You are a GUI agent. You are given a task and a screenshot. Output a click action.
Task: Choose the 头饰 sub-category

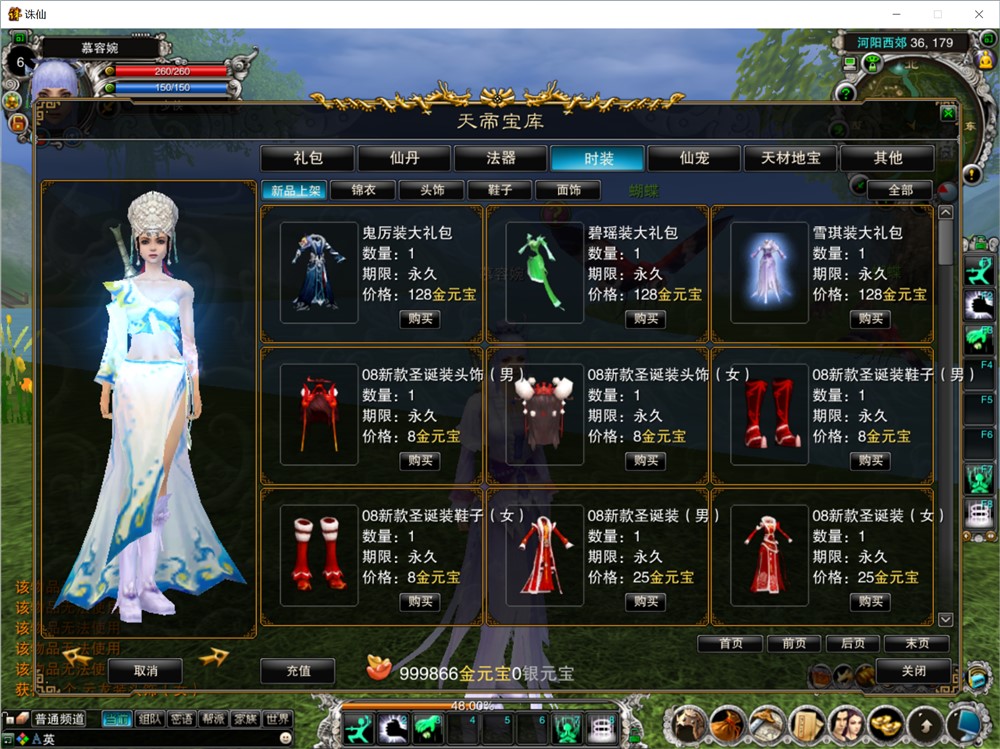coord(431,190)
